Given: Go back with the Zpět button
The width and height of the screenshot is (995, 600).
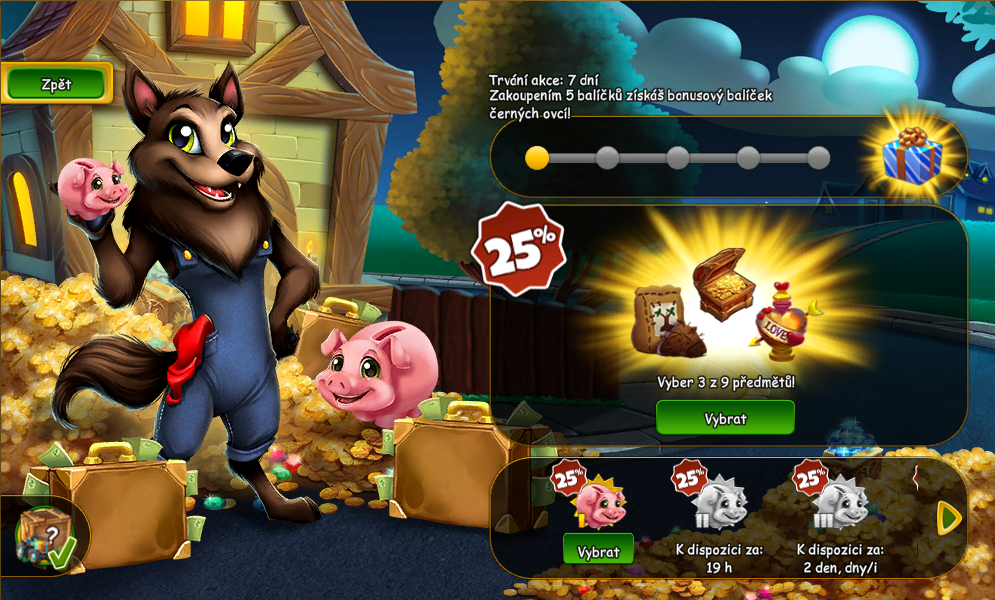Looking at the screenshot, I should pyautogui.click(x=56, y=84).
